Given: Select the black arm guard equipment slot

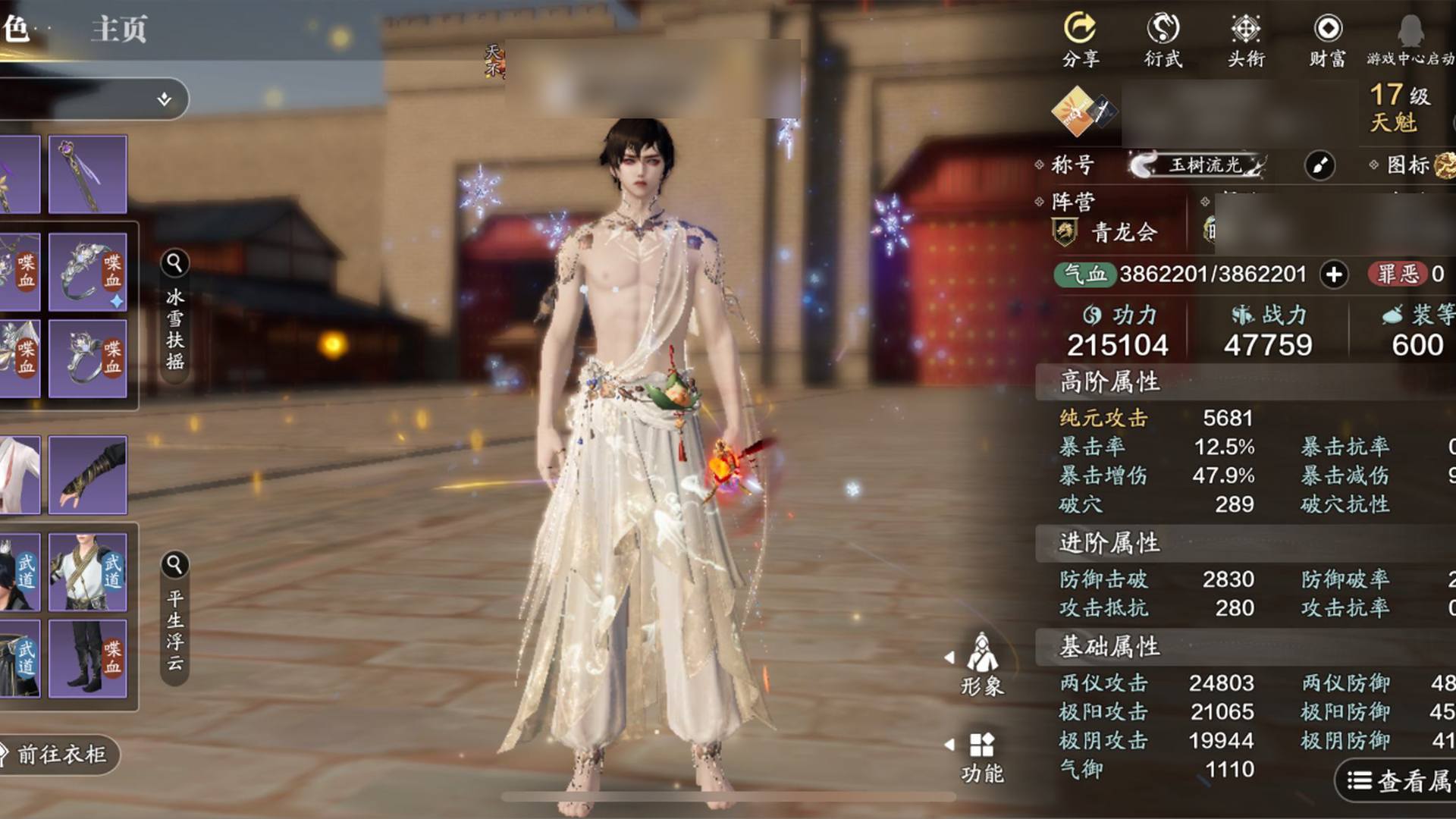Looking at the screenshot, I should point(88,475).
